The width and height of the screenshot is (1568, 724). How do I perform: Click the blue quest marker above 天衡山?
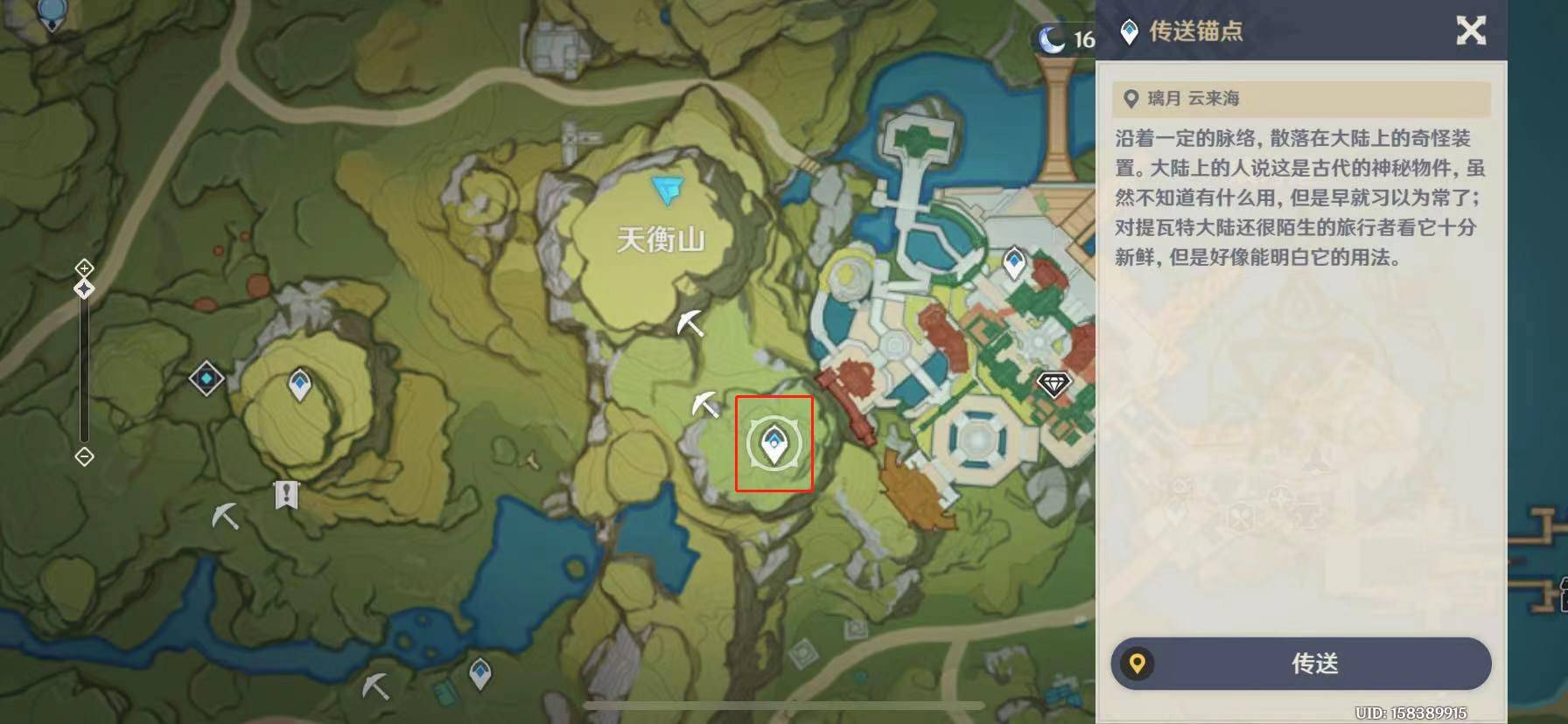(668, 190)
